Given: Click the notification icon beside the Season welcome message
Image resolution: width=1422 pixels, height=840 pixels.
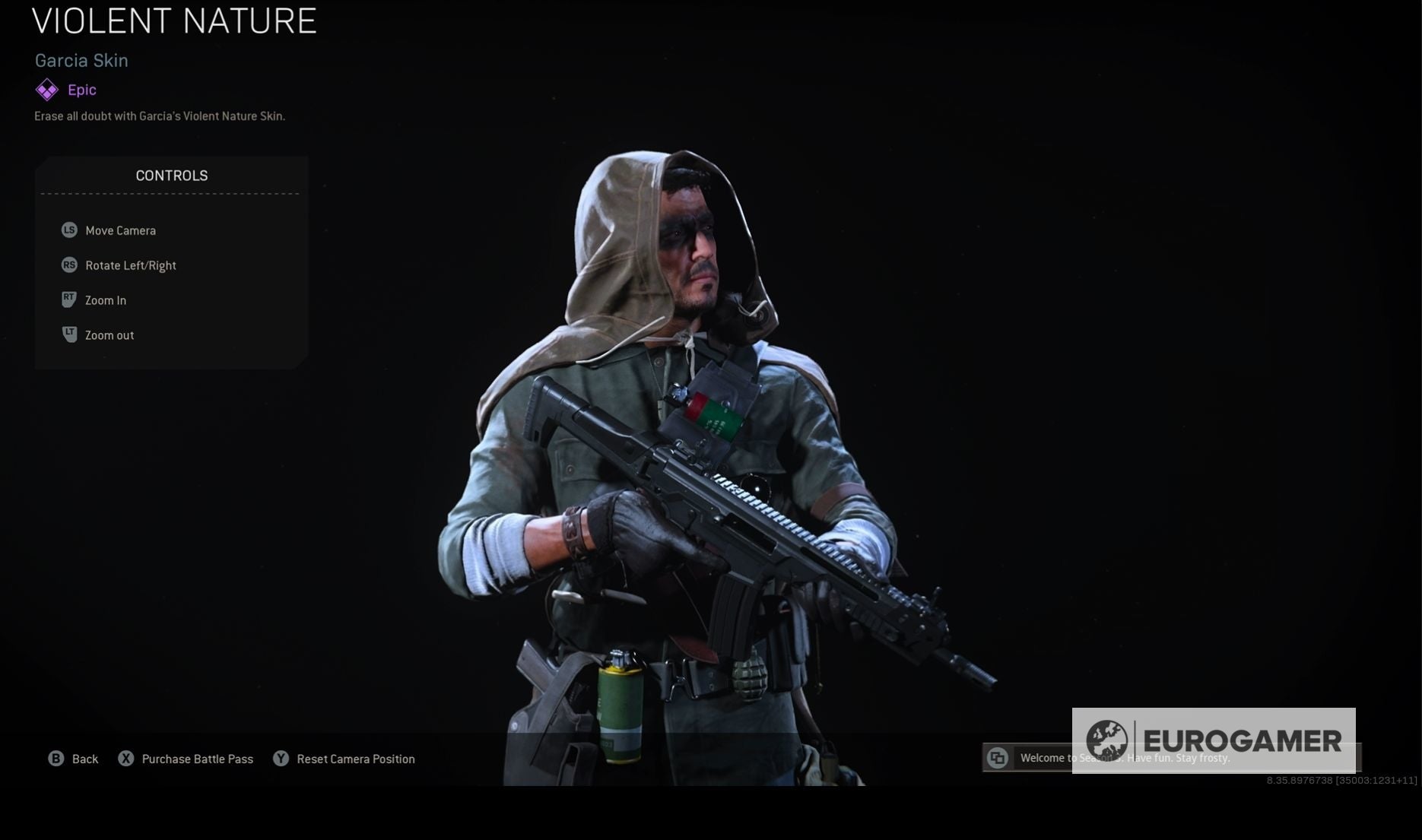Looking at the screenshot, I should click(x=997, y=758).
